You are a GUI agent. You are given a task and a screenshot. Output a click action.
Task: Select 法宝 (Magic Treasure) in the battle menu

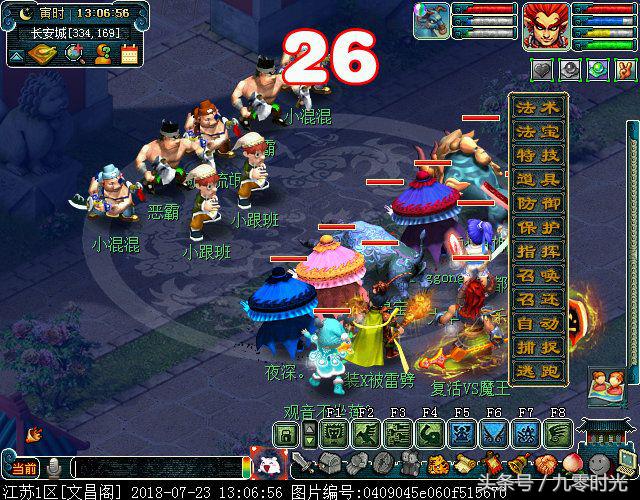(538, 133)
